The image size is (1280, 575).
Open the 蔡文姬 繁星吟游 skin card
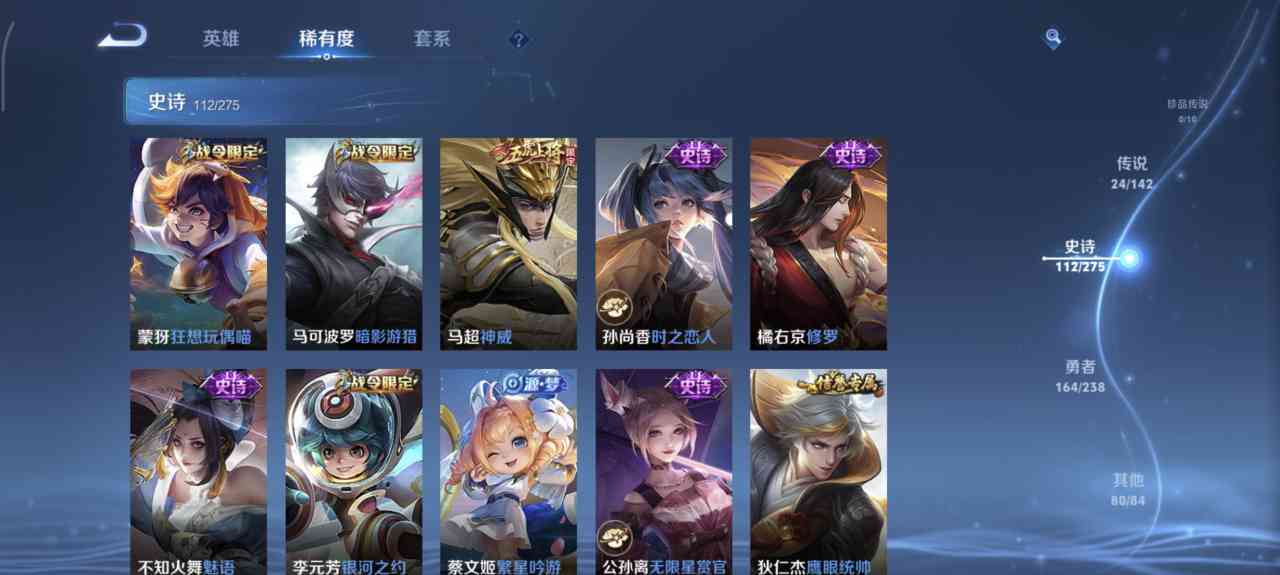pos(508,472)
